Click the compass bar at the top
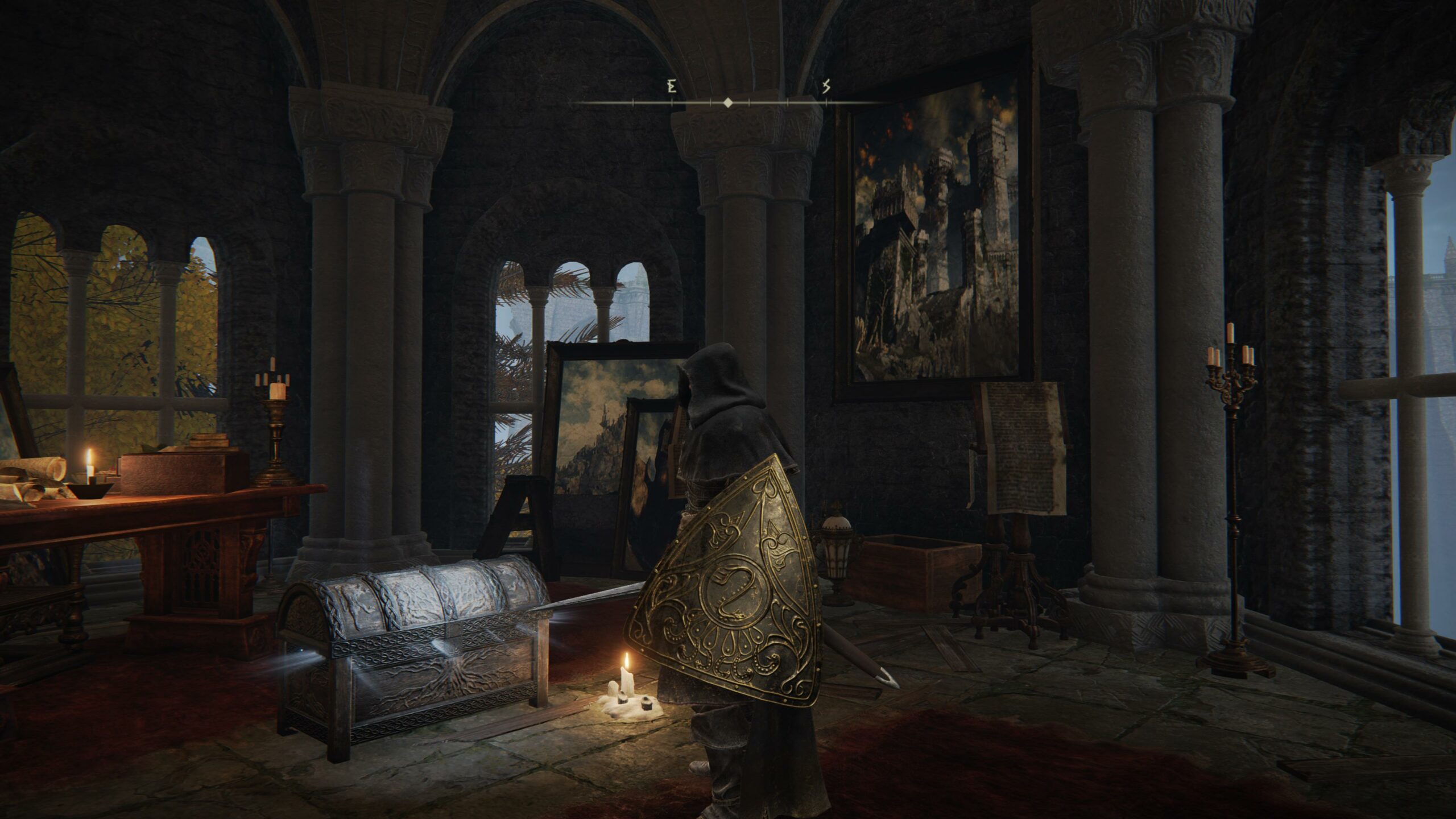The image size is (1456, 819). (727, 103)
